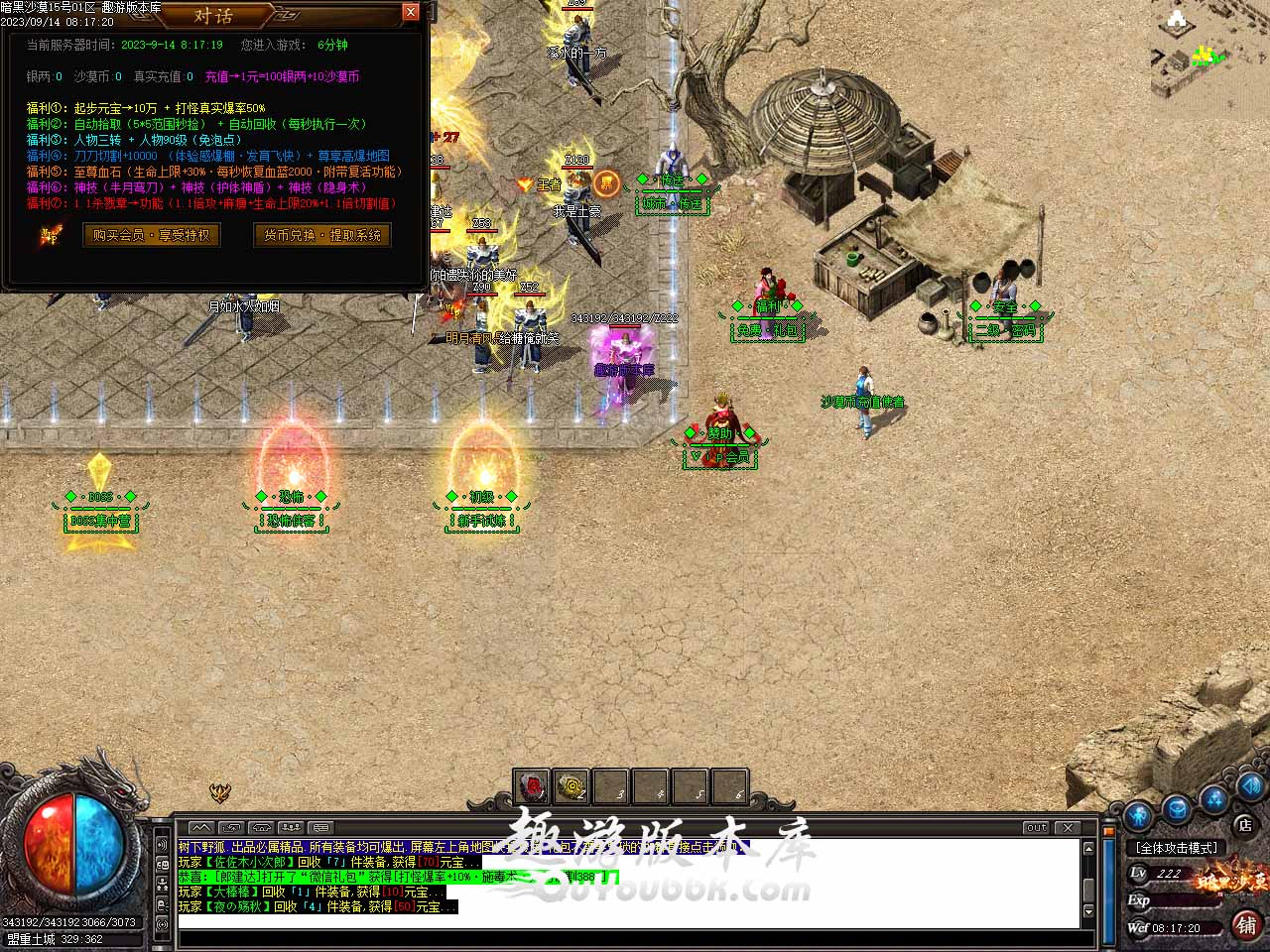Click the chat text input line

(x=625, y=922)
